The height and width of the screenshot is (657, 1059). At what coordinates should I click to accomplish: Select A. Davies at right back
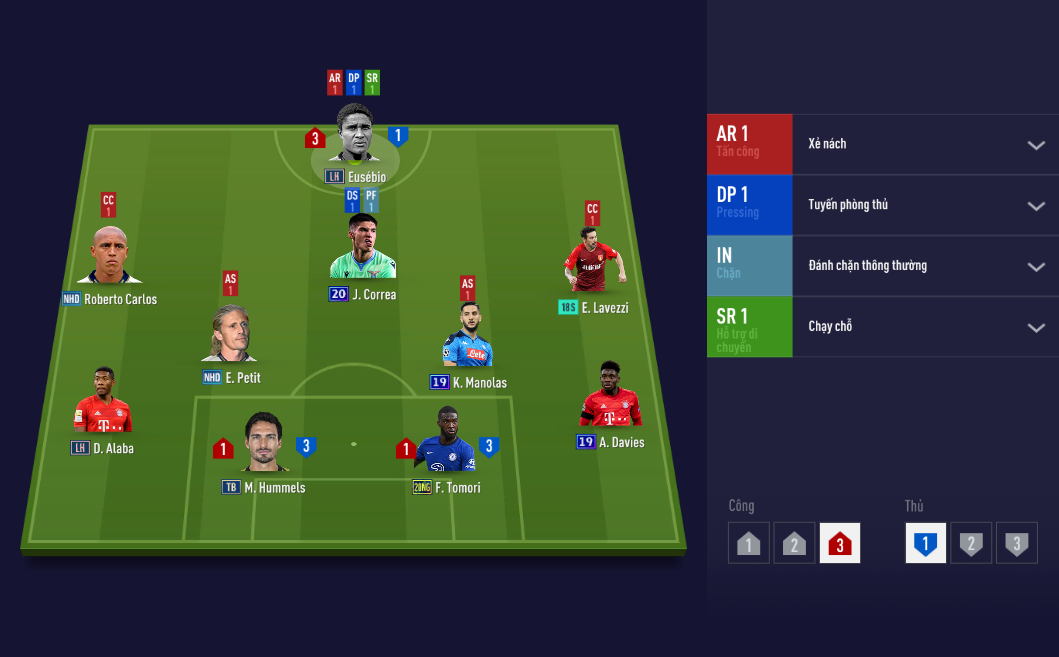[610, 397]
